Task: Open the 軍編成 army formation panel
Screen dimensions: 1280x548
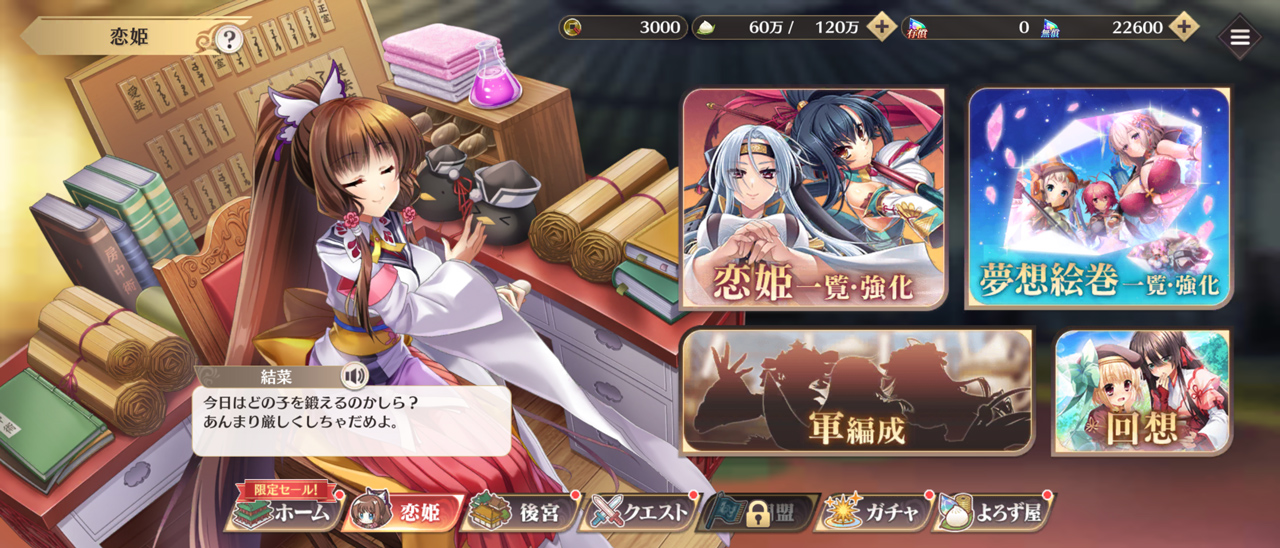Action: [857, 392]
